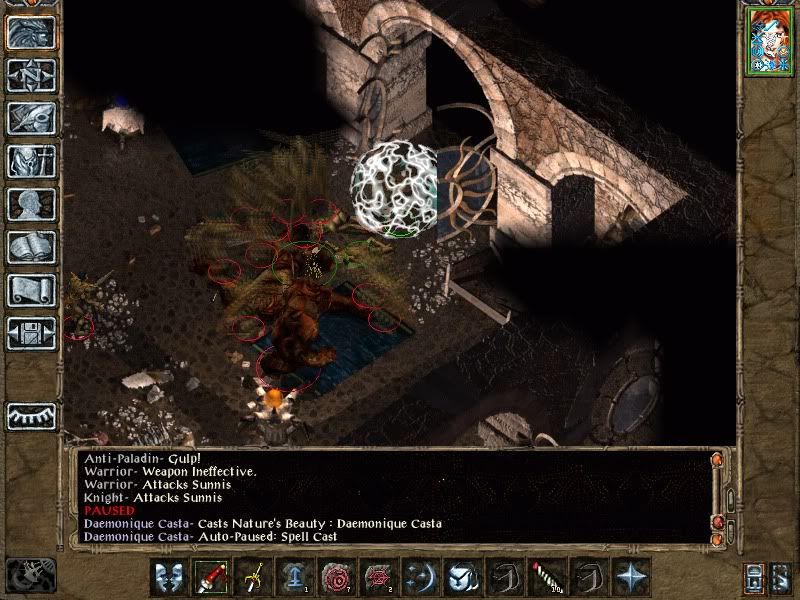Image resolution: width=800 pixels, height=600 pixels.
Task: Open the inventory screen
Action: pyautogui.click(x=31, y=161)
